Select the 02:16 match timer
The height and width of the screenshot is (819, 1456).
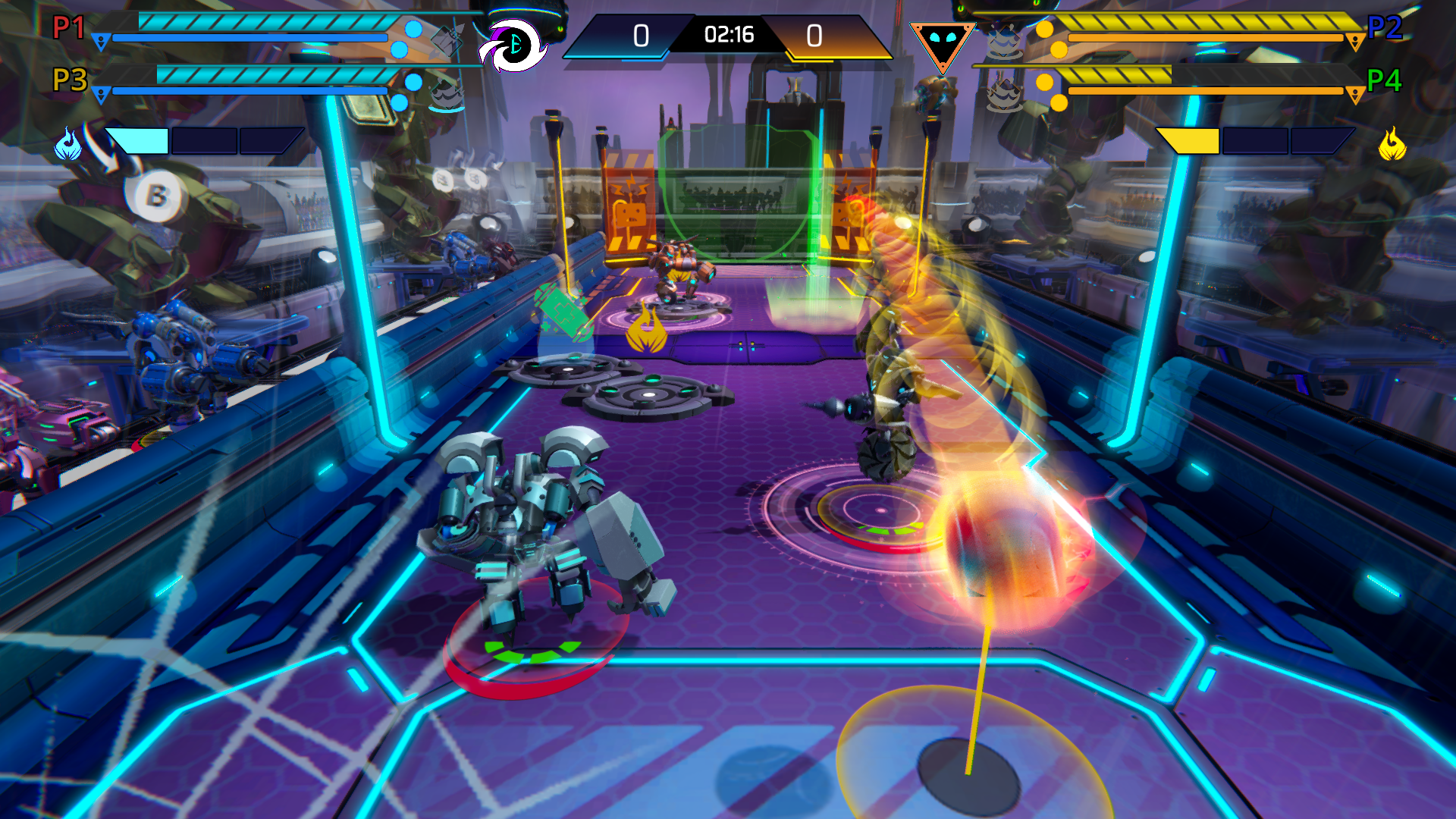tap(728, 34)
